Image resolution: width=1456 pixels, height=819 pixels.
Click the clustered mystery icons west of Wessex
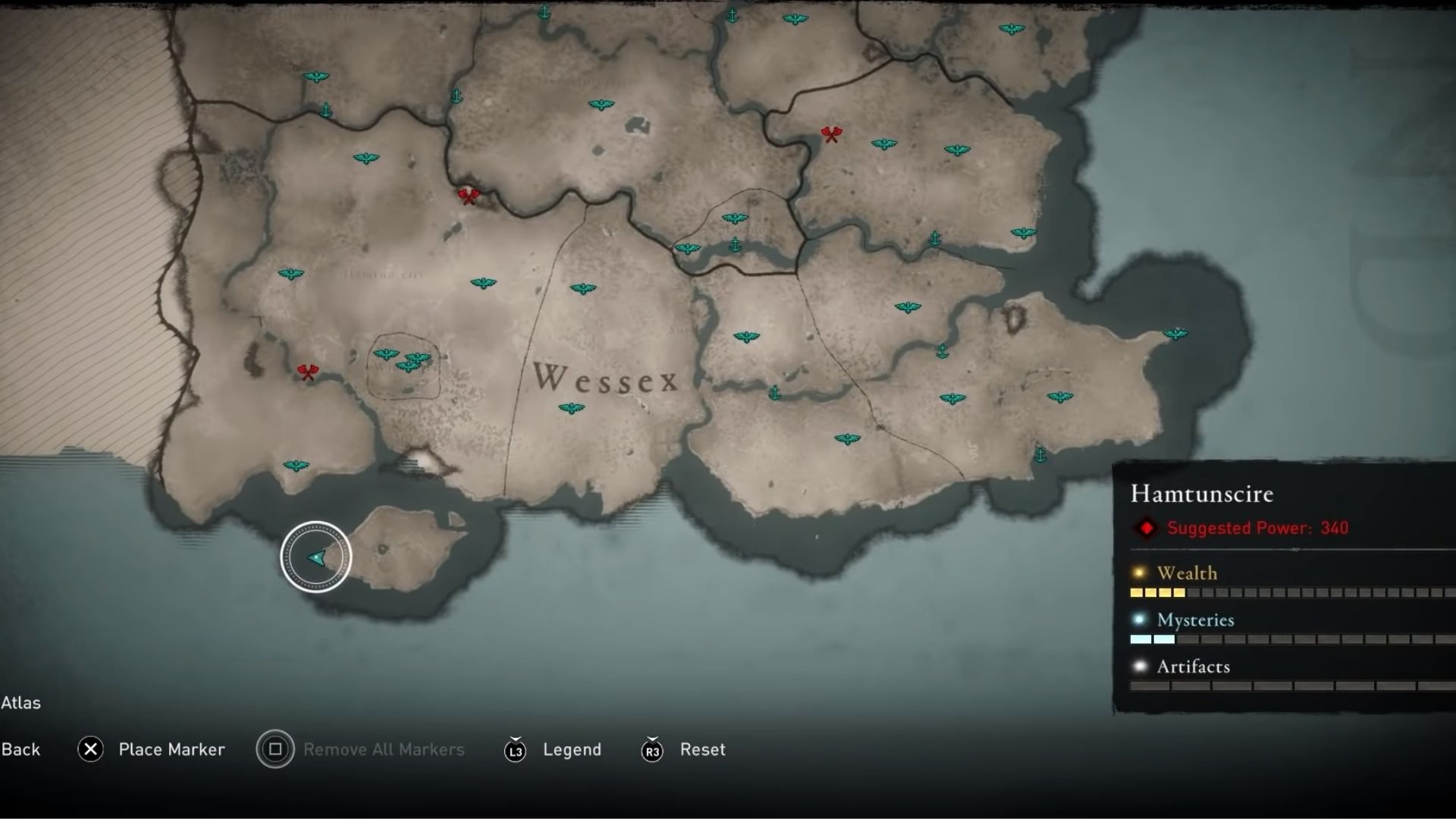pos(402,360)
